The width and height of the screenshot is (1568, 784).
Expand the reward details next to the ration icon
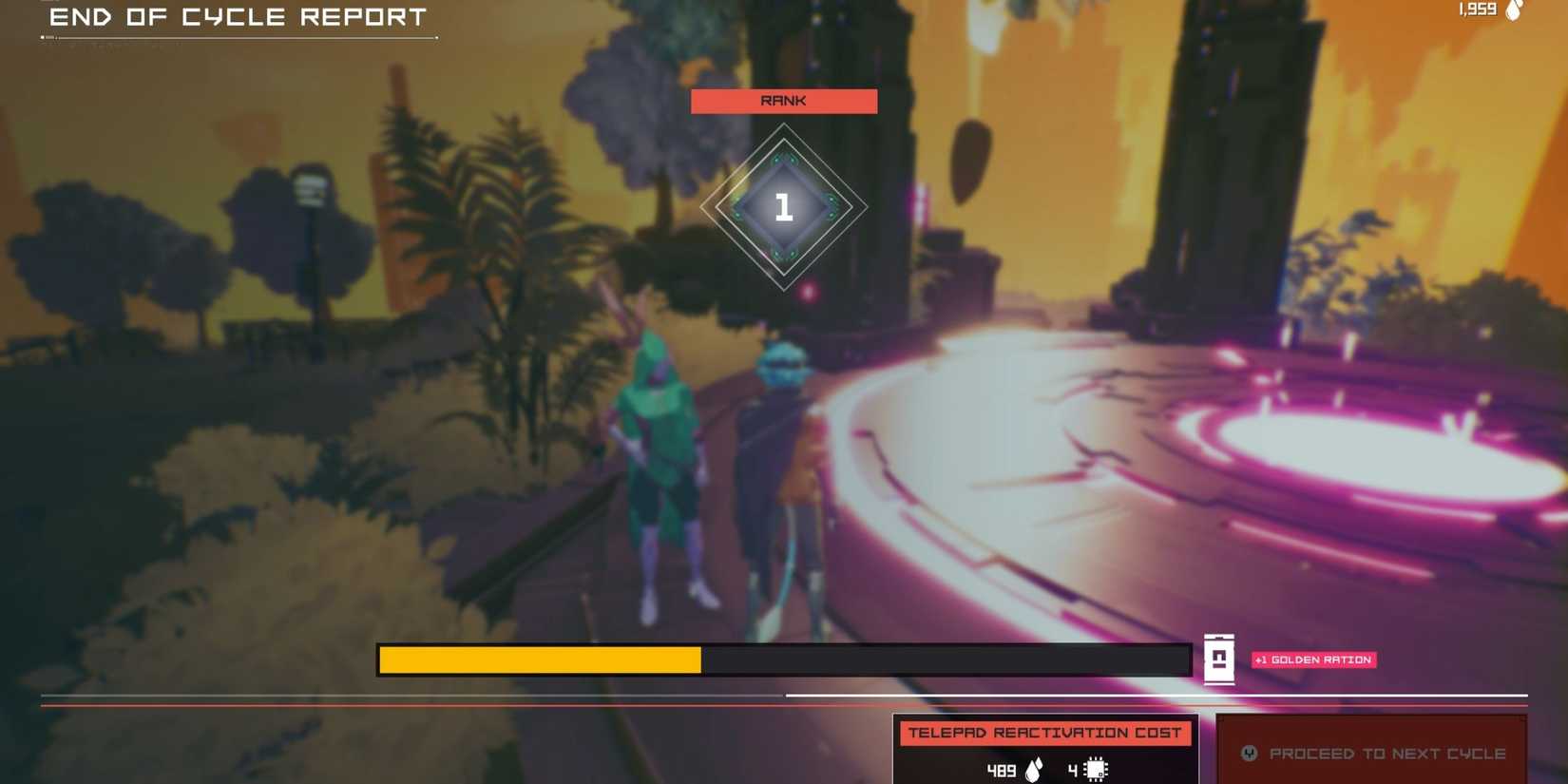pyautogui.click(x=1312, y=659)
